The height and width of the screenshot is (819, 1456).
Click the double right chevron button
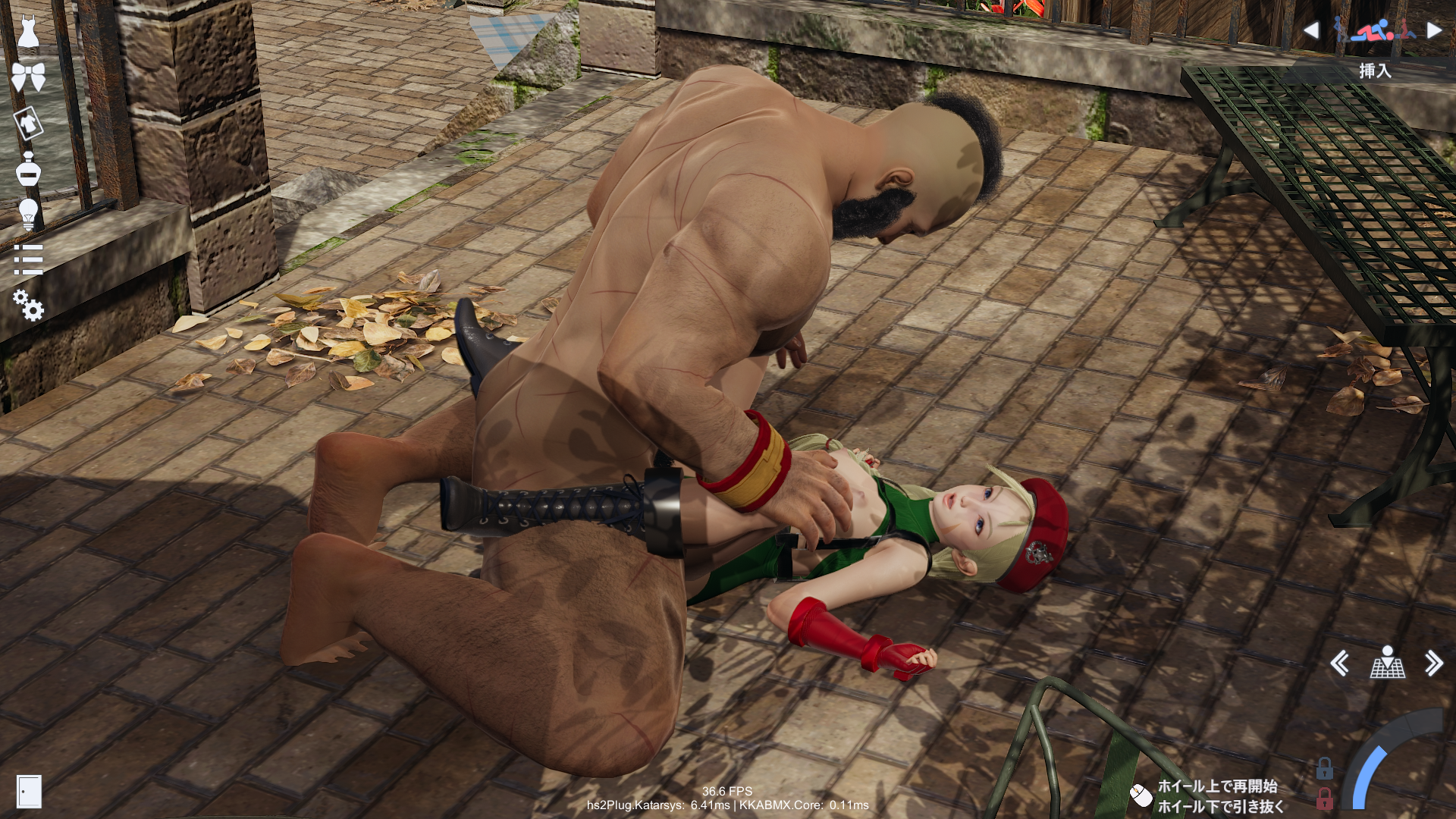pyautogui.click(x=1433, y=664)
